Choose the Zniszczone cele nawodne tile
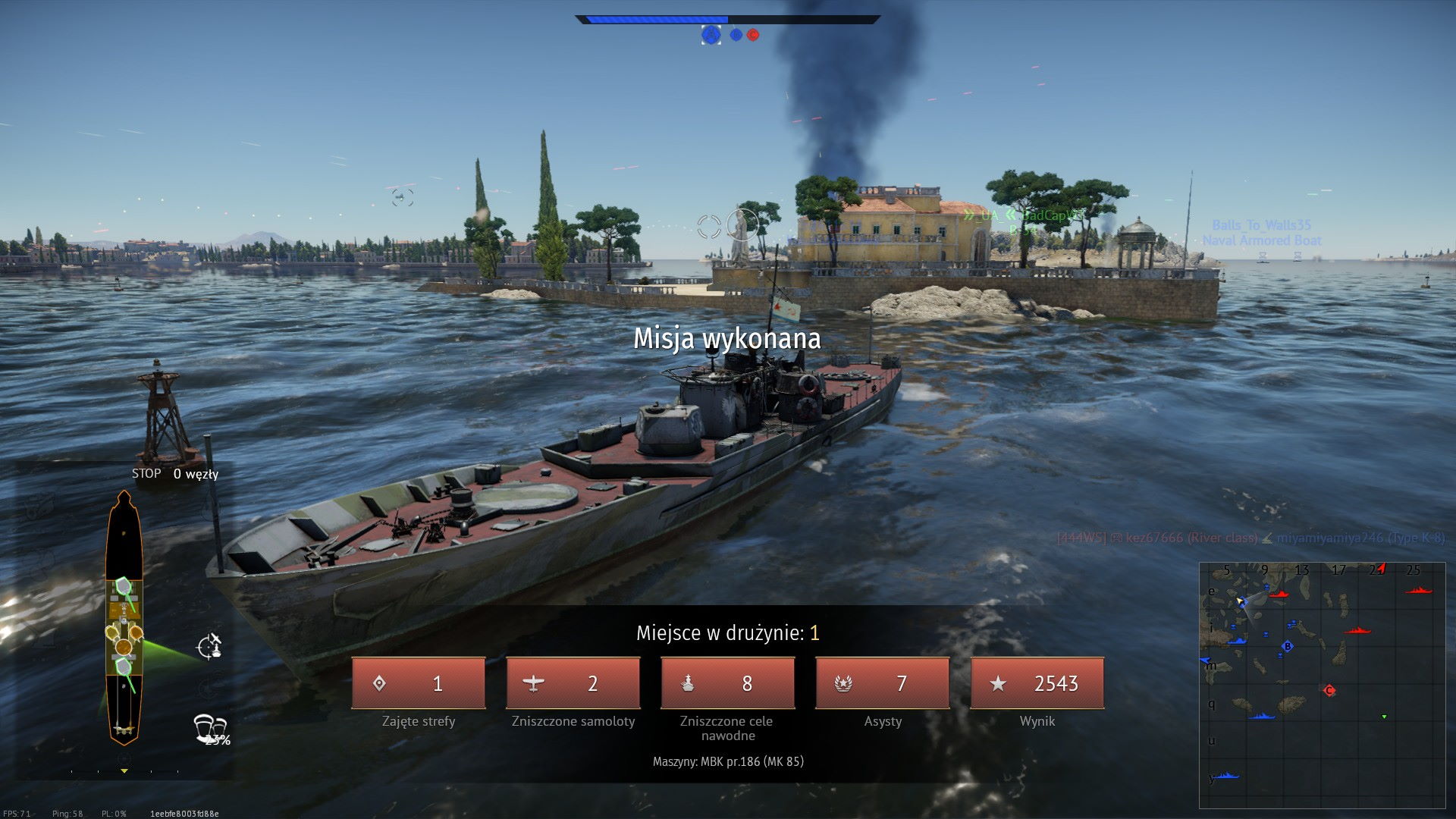 (727, 683)
